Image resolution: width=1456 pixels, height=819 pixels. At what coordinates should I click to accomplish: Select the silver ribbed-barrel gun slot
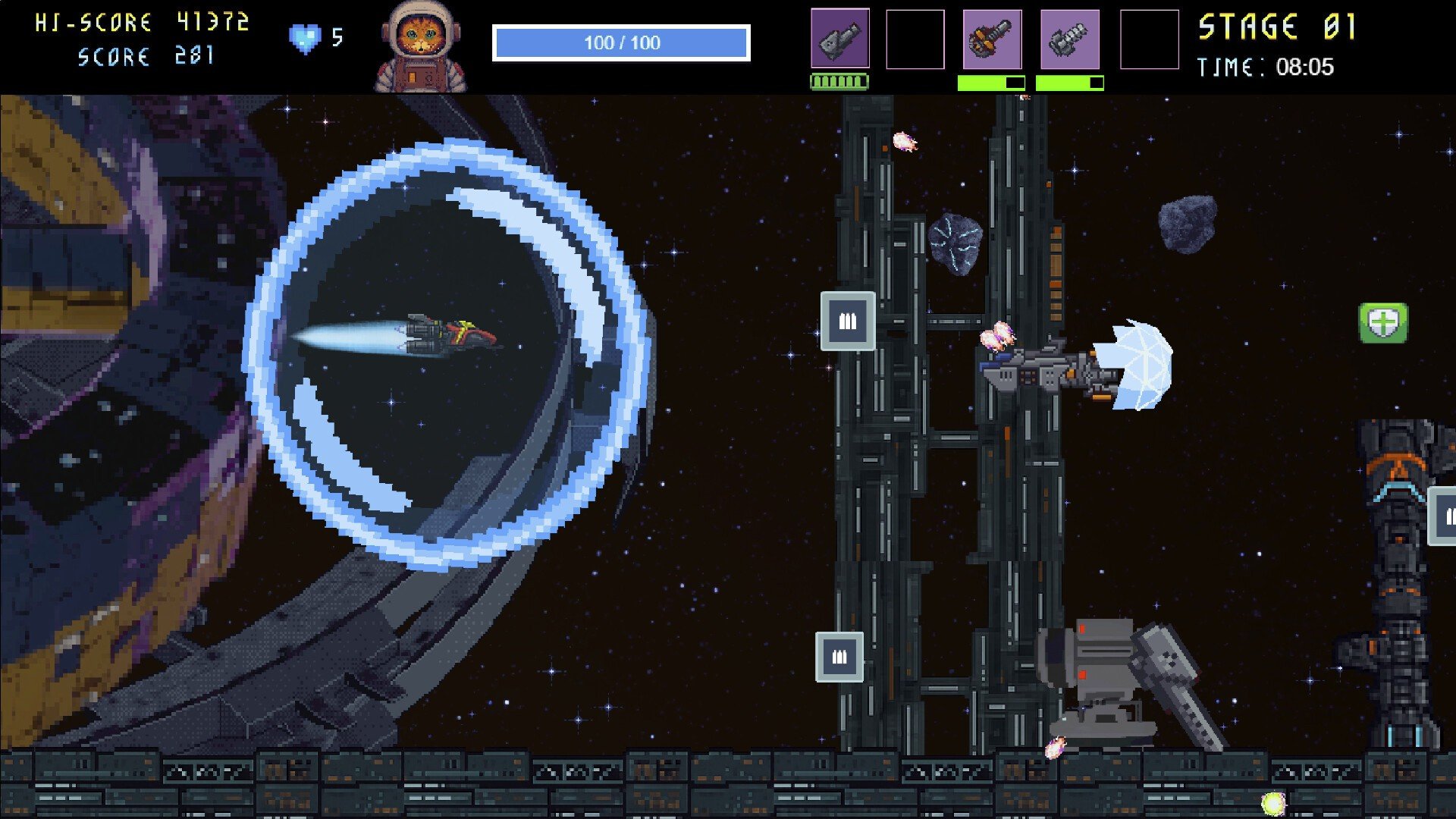point(1069,39)
